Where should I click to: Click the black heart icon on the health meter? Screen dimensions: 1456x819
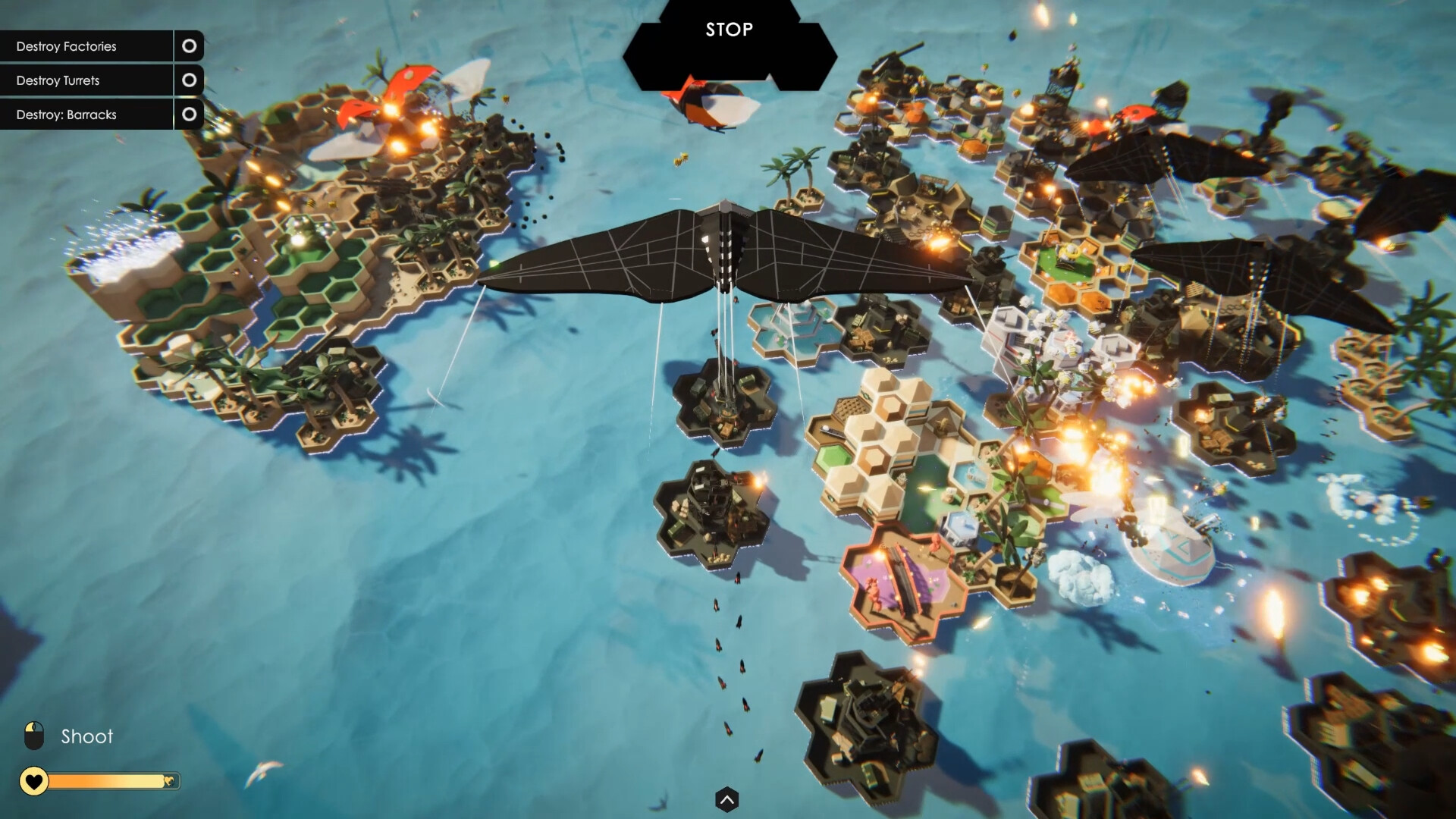coord(33,781)
